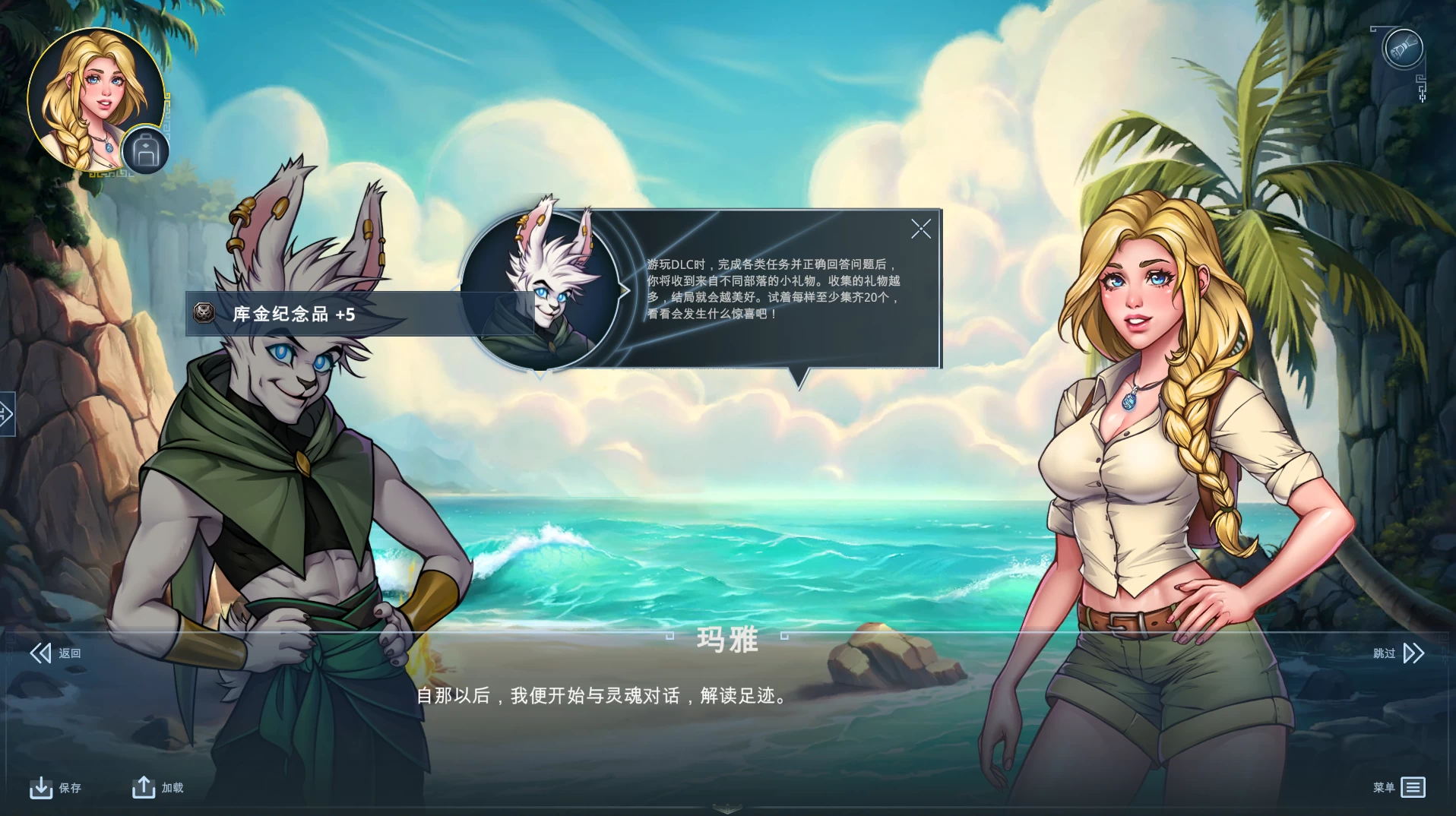This screenshot has height=816, width=1456.
Task: Click the 返回 button to go back
Action: tap(71, 653)
